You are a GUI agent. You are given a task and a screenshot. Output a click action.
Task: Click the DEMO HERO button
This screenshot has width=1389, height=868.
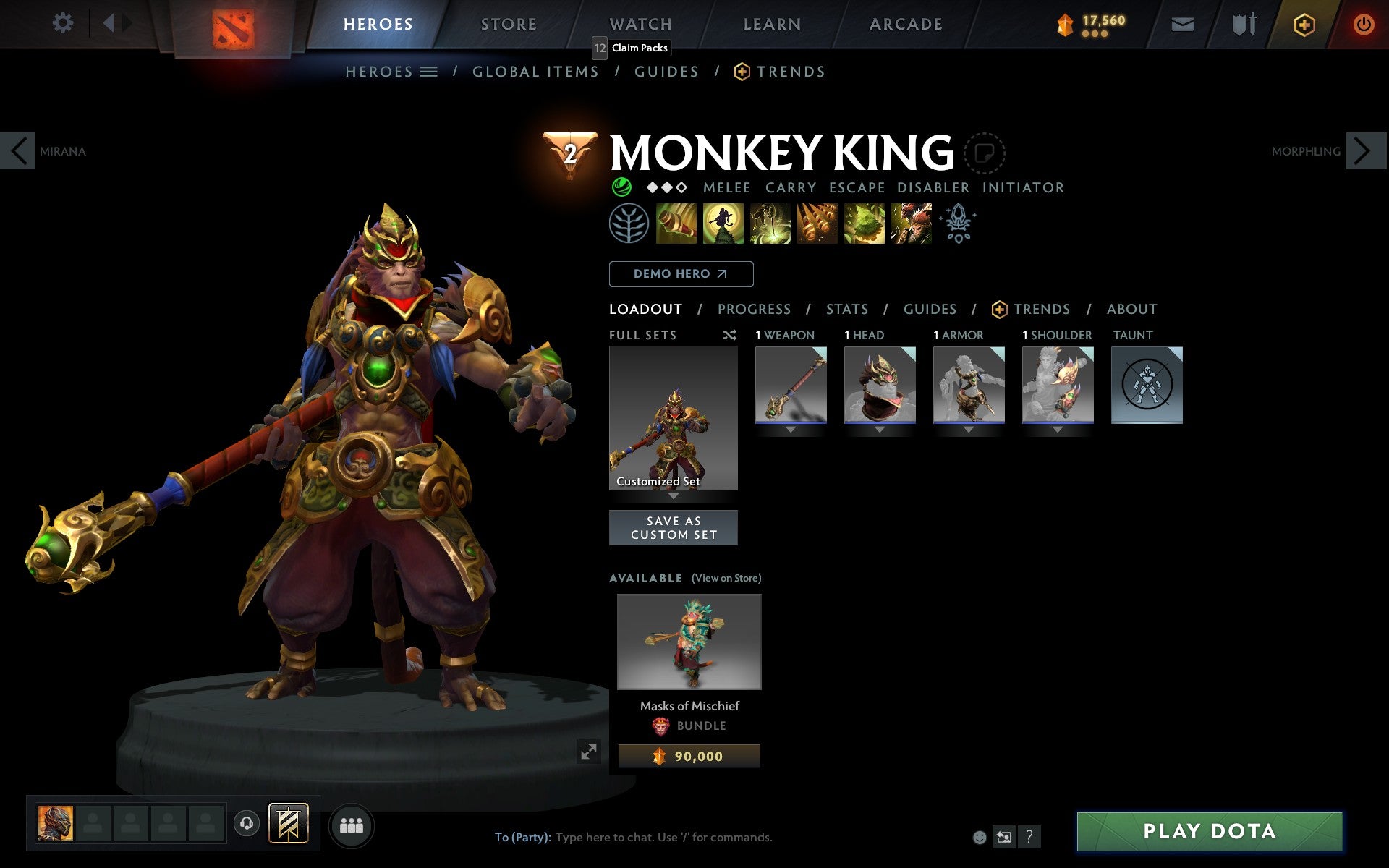[x=681, y=274]
